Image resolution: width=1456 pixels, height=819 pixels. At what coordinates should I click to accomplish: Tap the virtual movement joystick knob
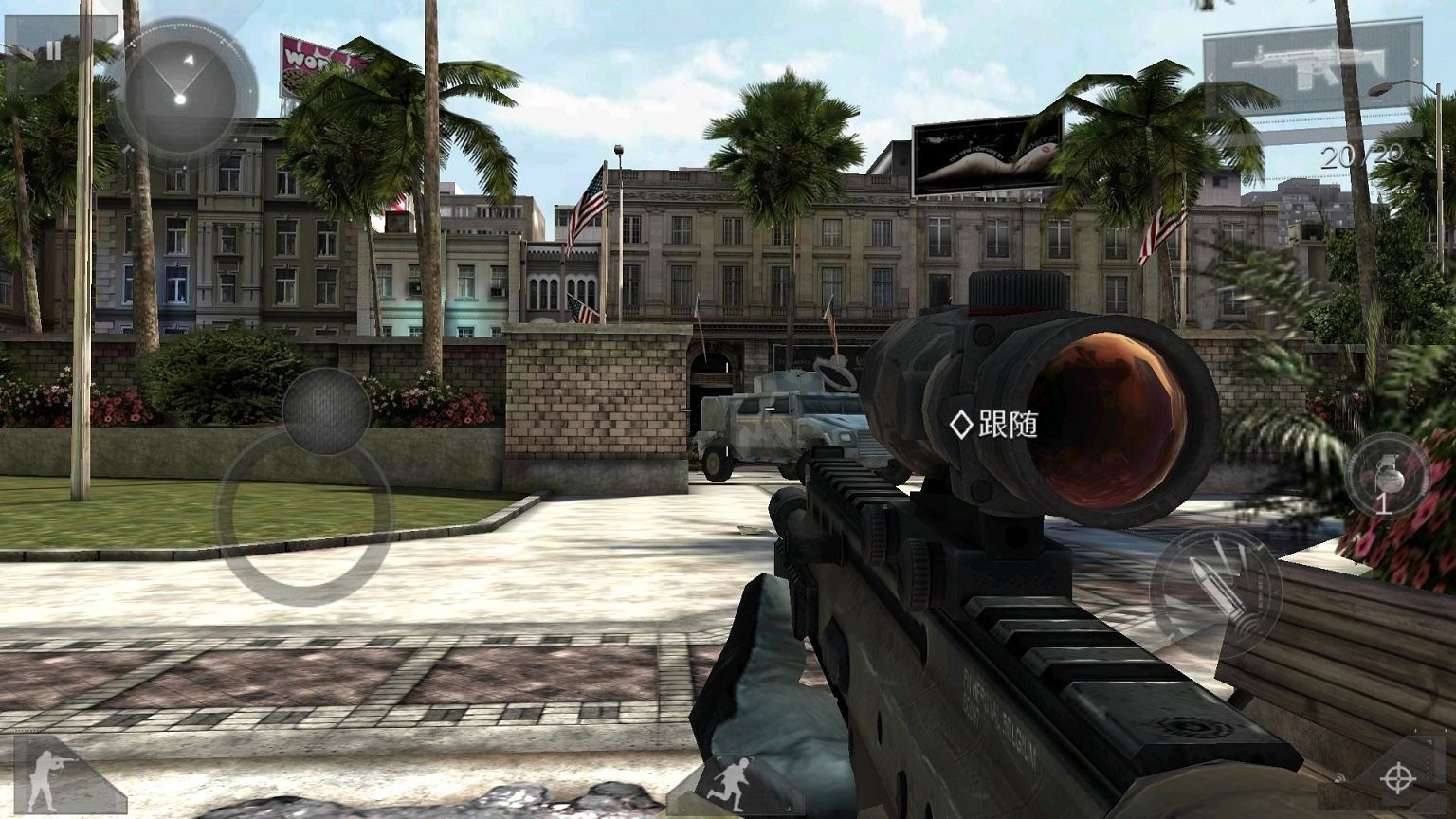pos(325,410)
